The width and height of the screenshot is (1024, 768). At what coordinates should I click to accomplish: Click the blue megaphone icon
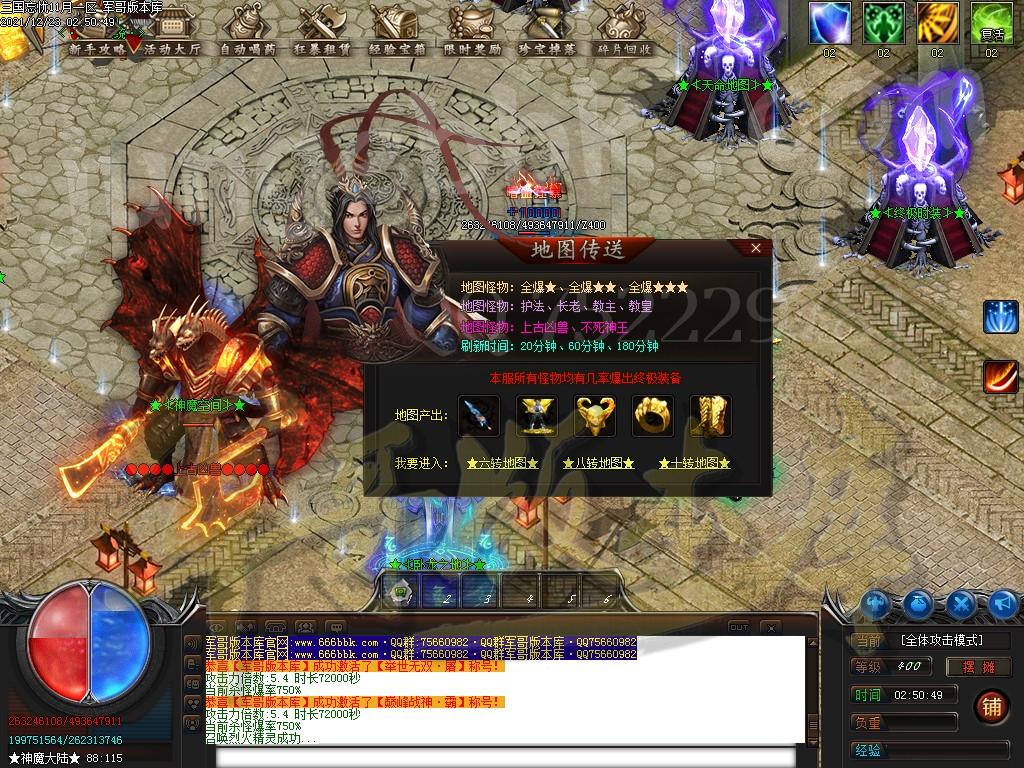click(1003, 604)
